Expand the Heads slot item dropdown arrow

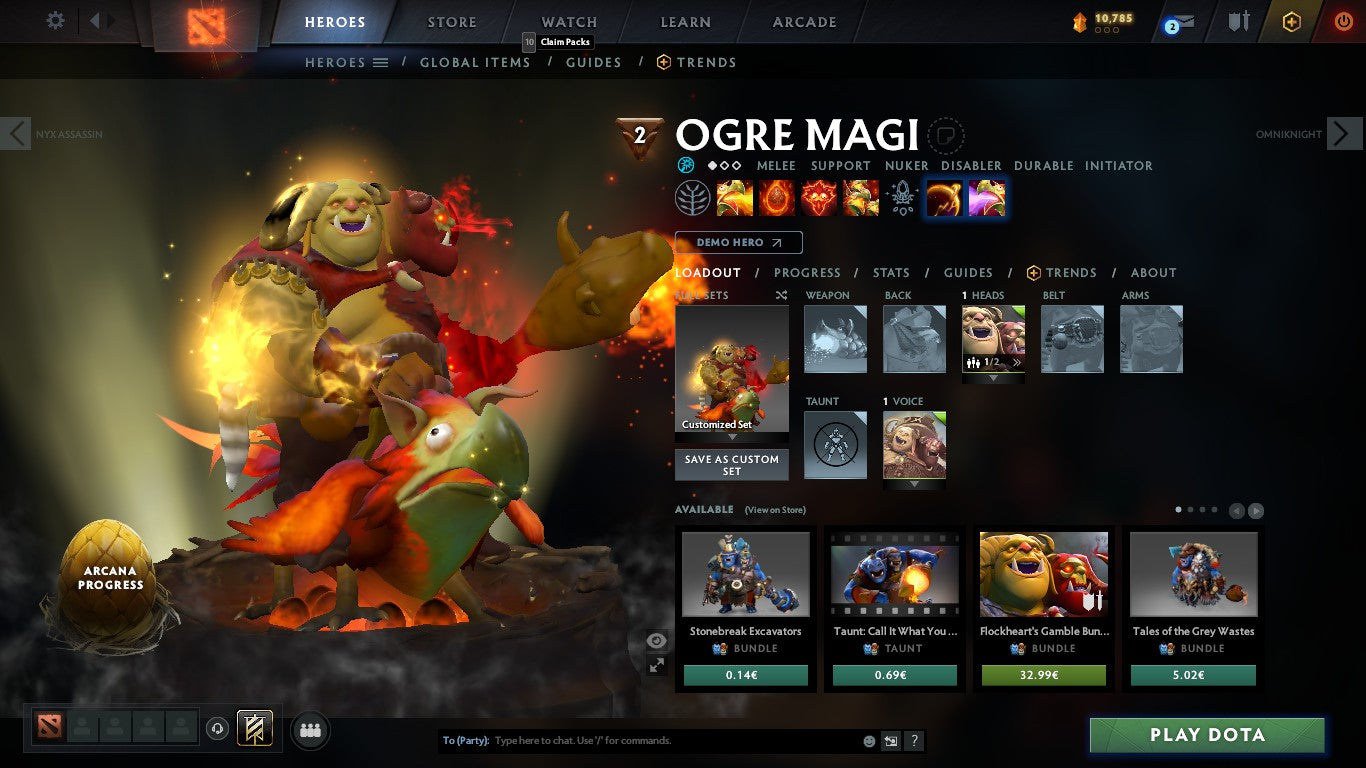[992, 380]
